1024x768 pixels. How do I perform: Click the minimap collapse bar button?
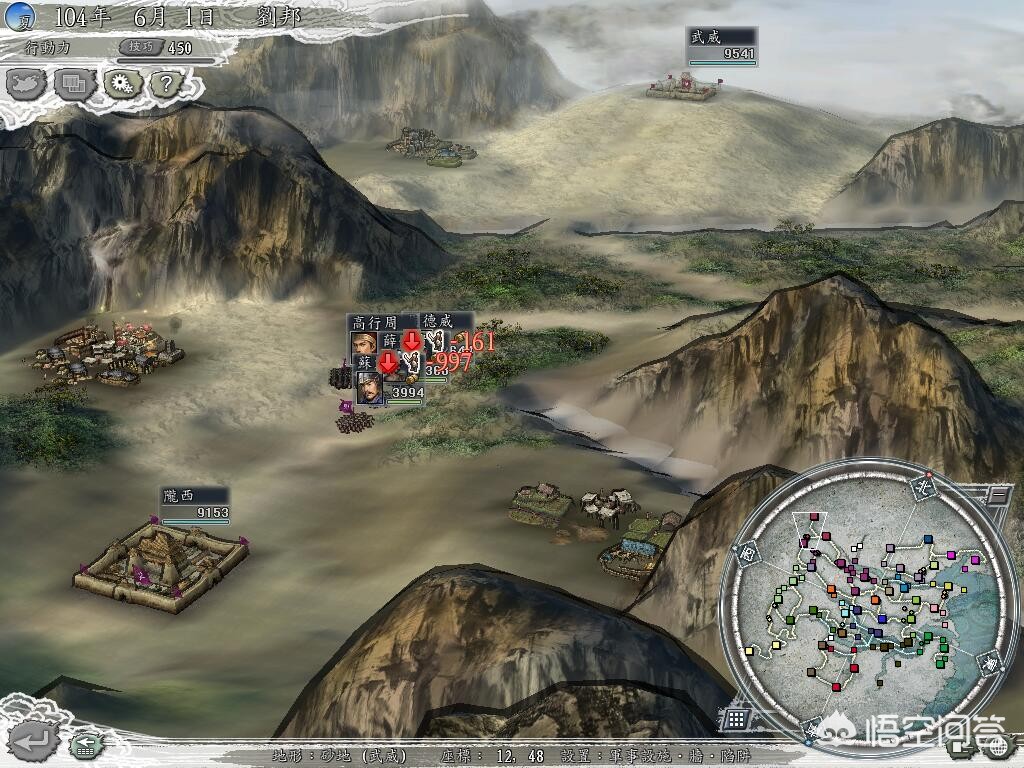(x=996, y=495)
